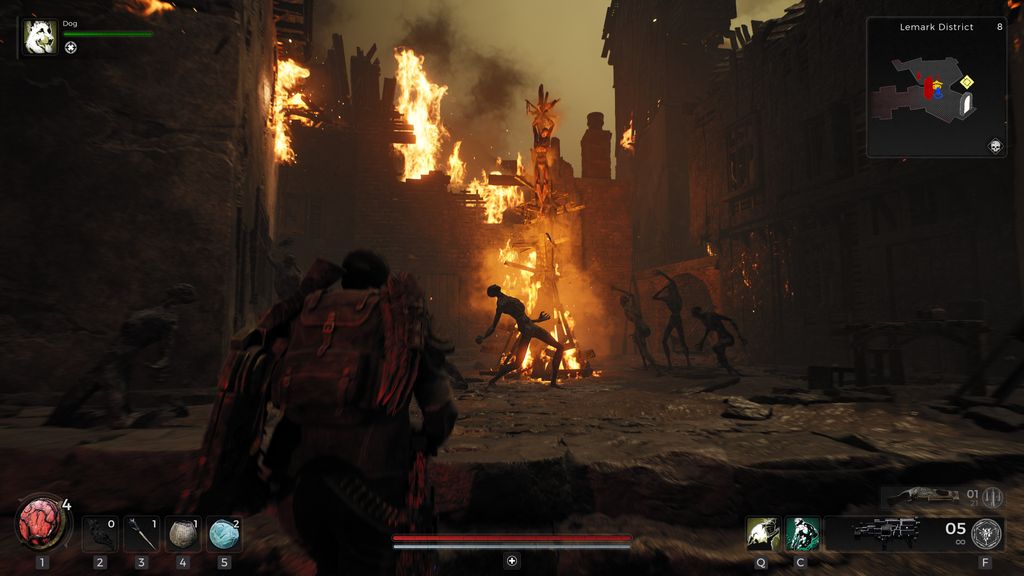Click the handgun's weapon mod icon
This screenshot has height=576, width=1024.
[x=993, y=497]
